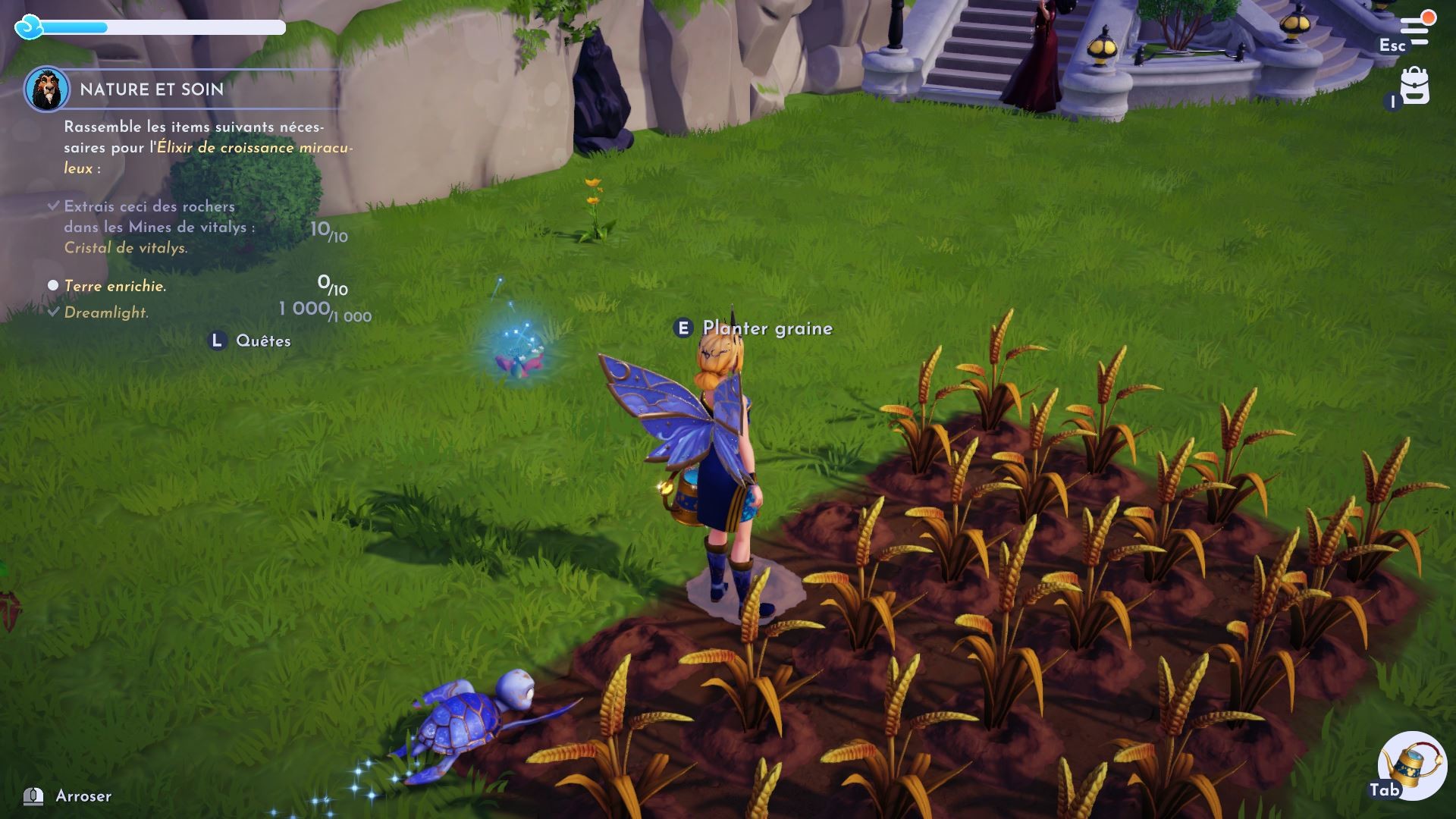This screenshot has width=1456, height=819.
Task: Click the I key badge on the backpack
Action: click(1392, 101)
